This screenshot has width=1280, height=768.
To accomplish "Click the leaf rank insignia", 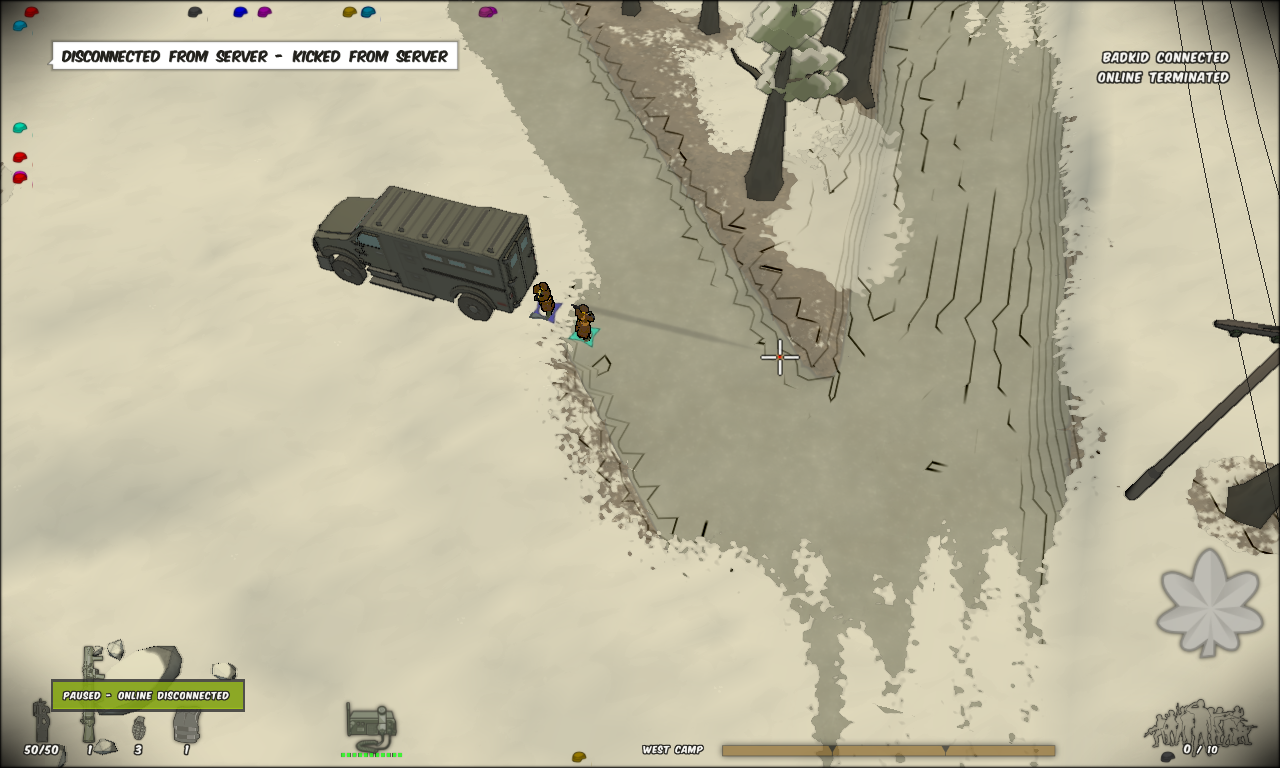I will (1209, 602).
